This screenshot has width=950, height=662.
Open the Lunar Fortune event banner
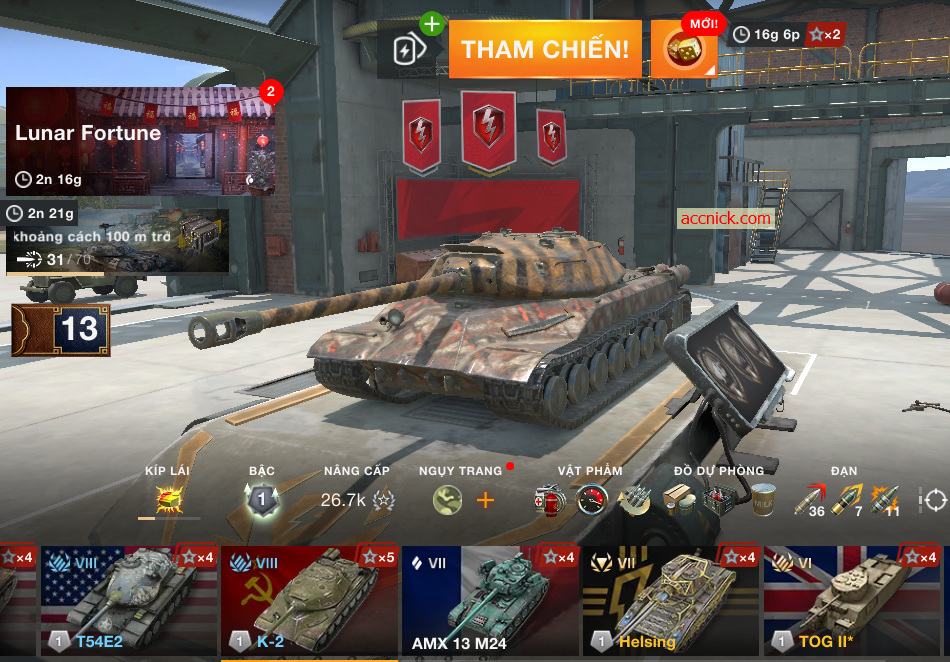point(140,141)
